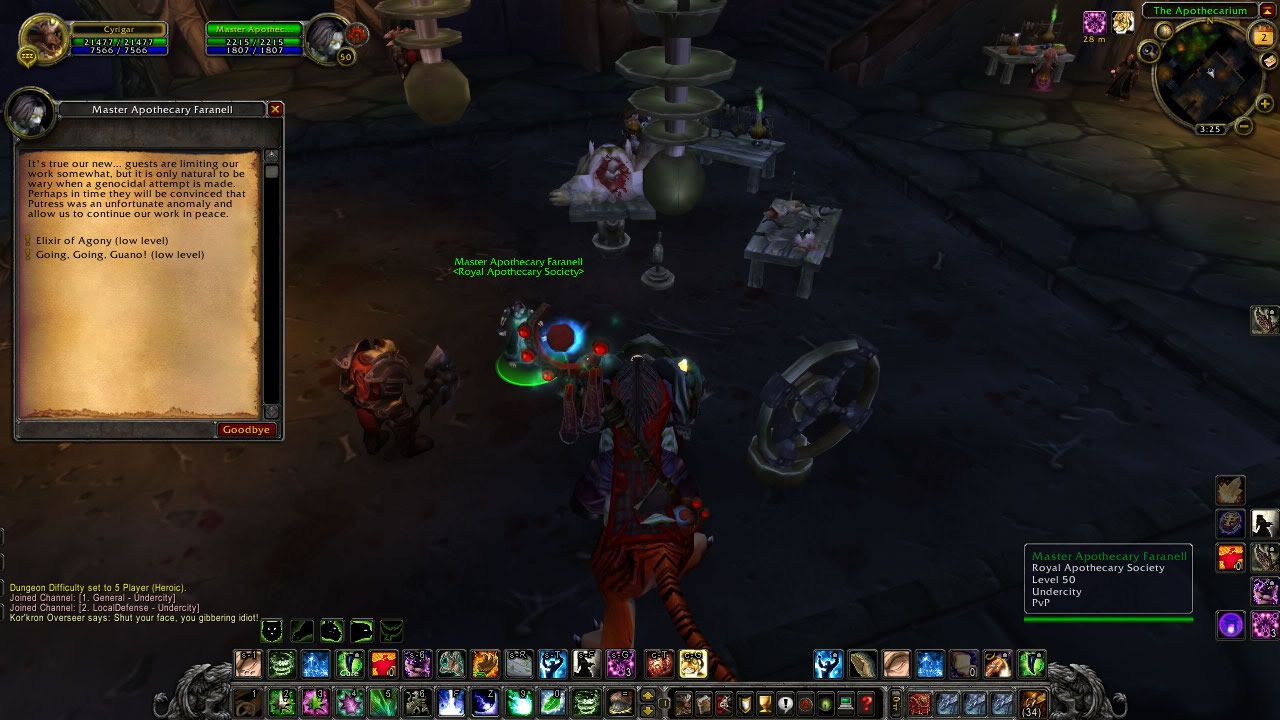Open minimap tracking options with the magnifying glass
The image size is (1280, 720).
click(1149, 50)
